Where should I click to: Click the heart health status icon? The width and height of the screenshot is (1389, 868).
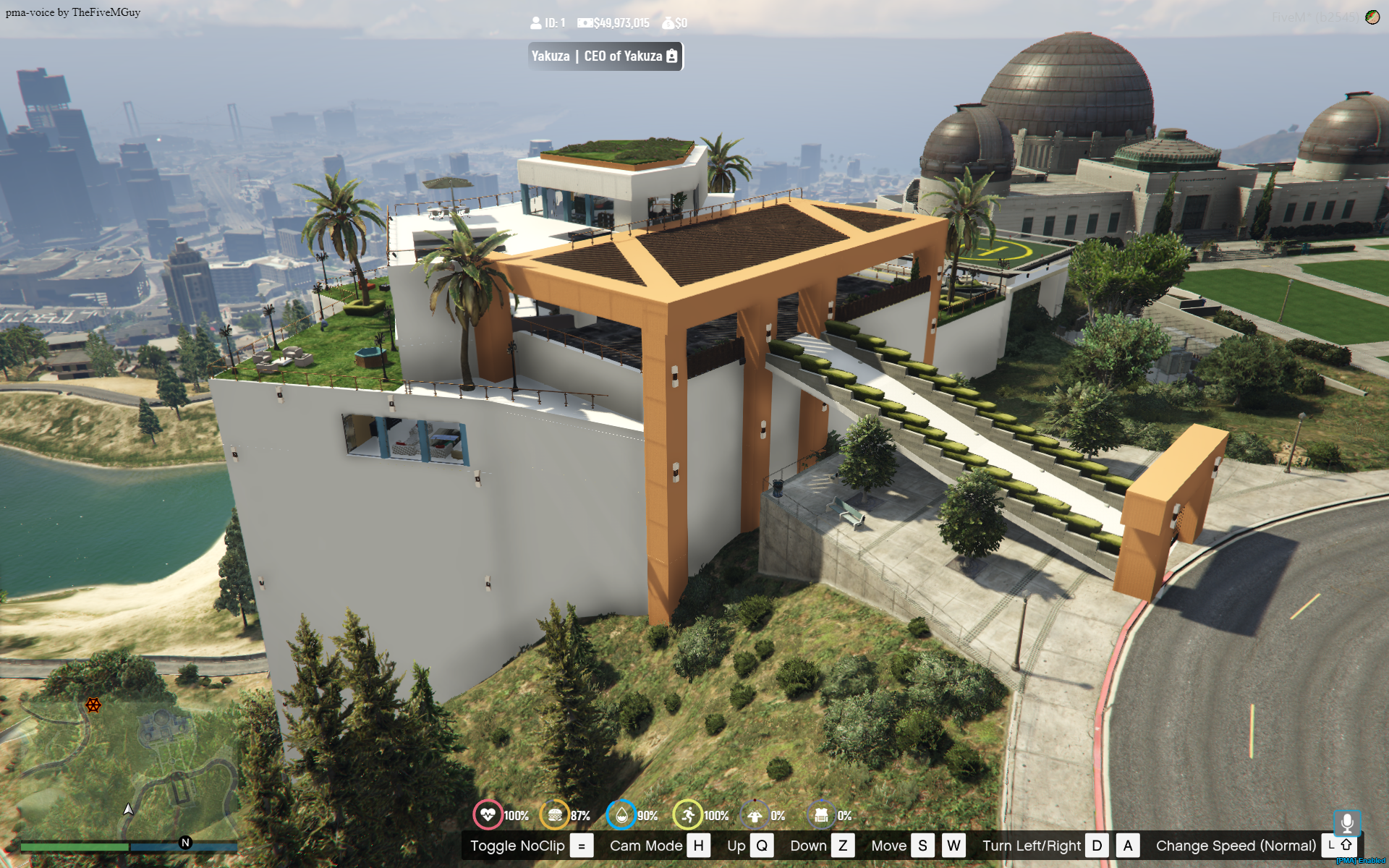pos(488,815)
